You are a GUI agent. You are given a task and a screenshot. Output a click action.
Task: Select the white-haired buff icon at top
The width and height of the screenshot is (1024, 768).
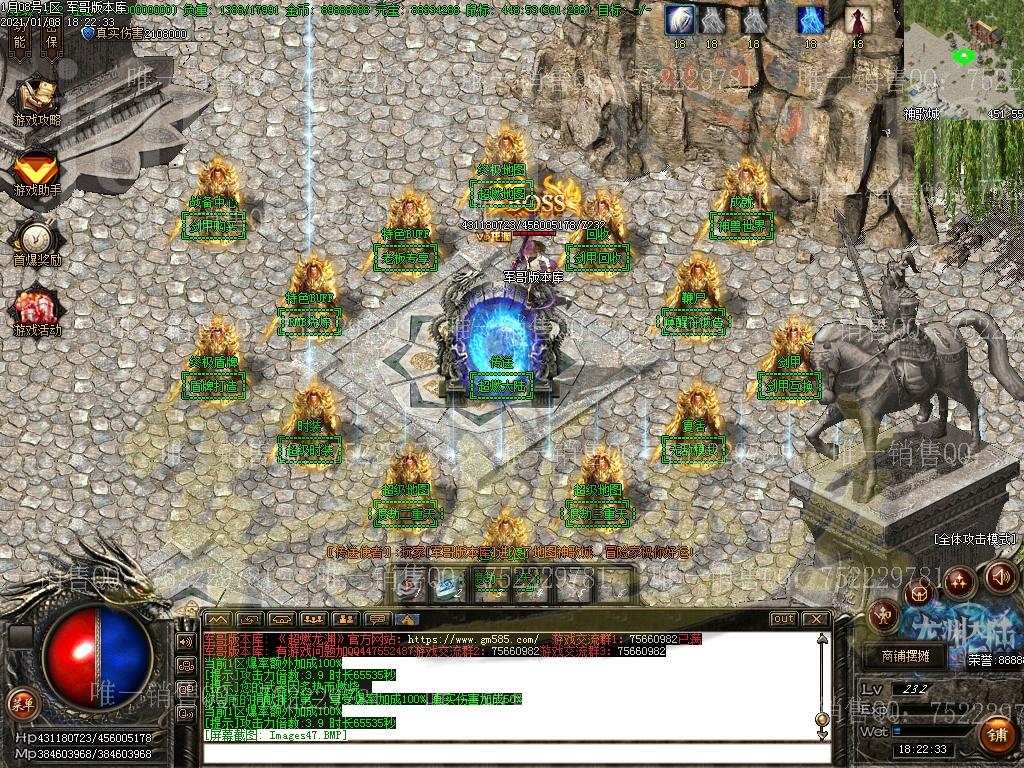point(681,20)
